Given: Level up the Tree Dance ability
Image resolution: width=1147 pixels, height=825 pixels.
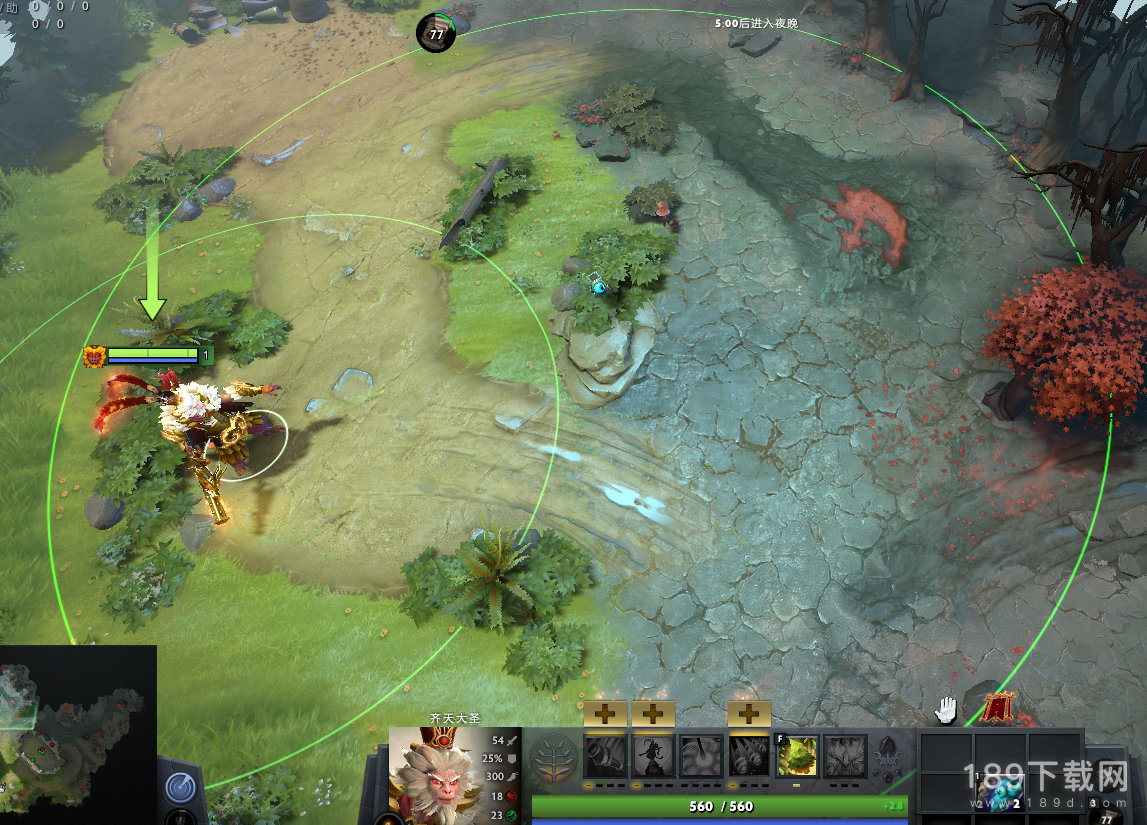Looking at the screenshot, I should point(653,713).
